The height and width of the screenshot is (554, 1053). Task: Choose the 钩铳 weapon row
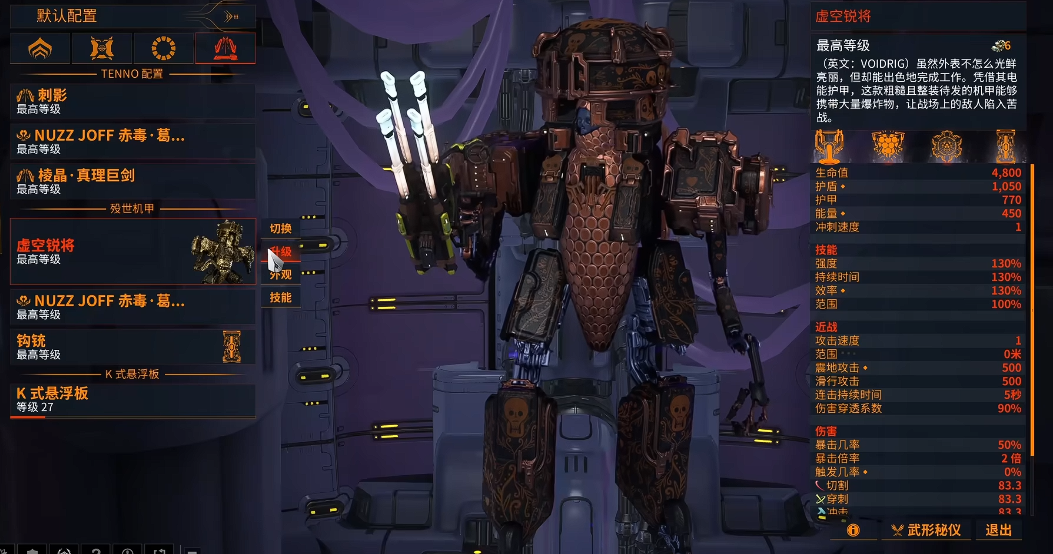tap(132, 347)
